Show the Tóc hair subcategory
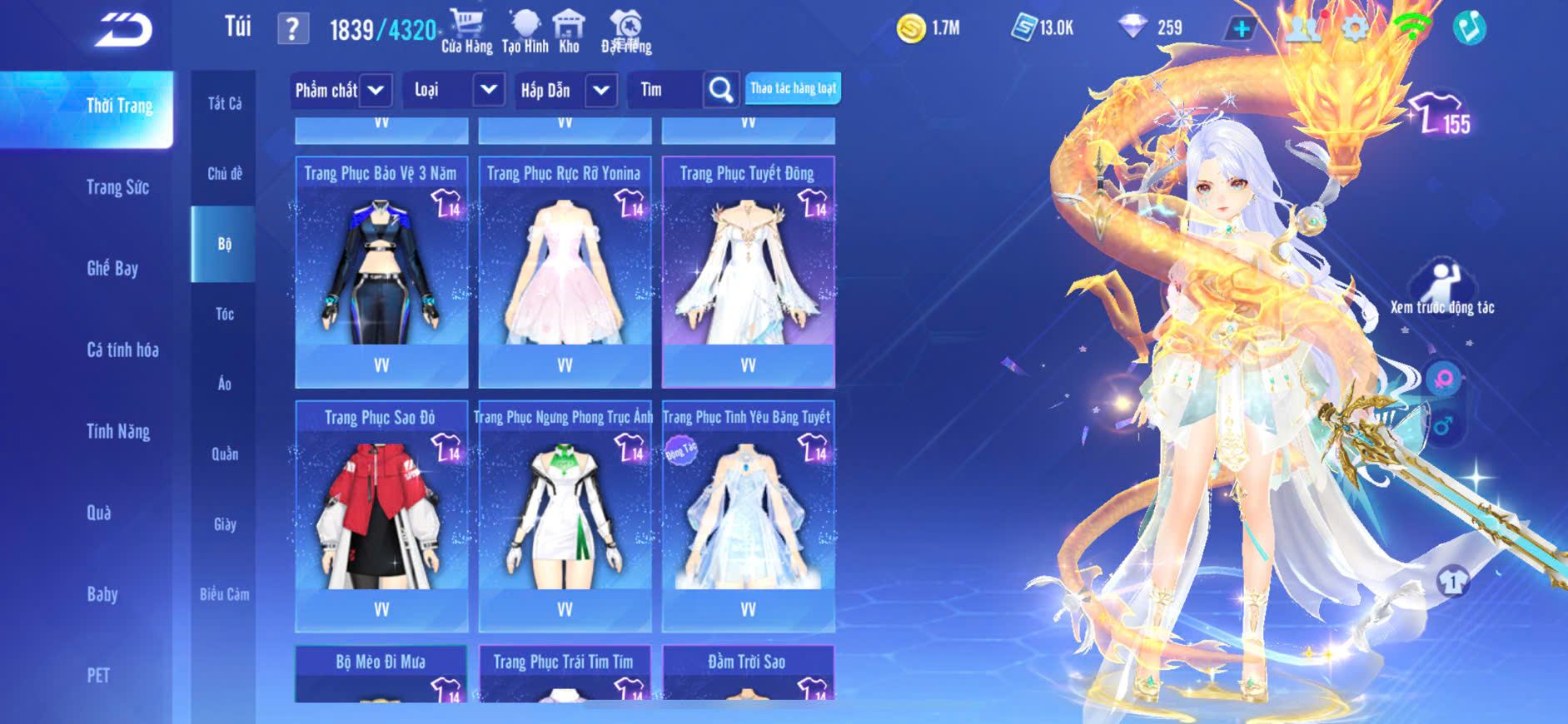The image size is (1568, 724). (x=224, y=314)
